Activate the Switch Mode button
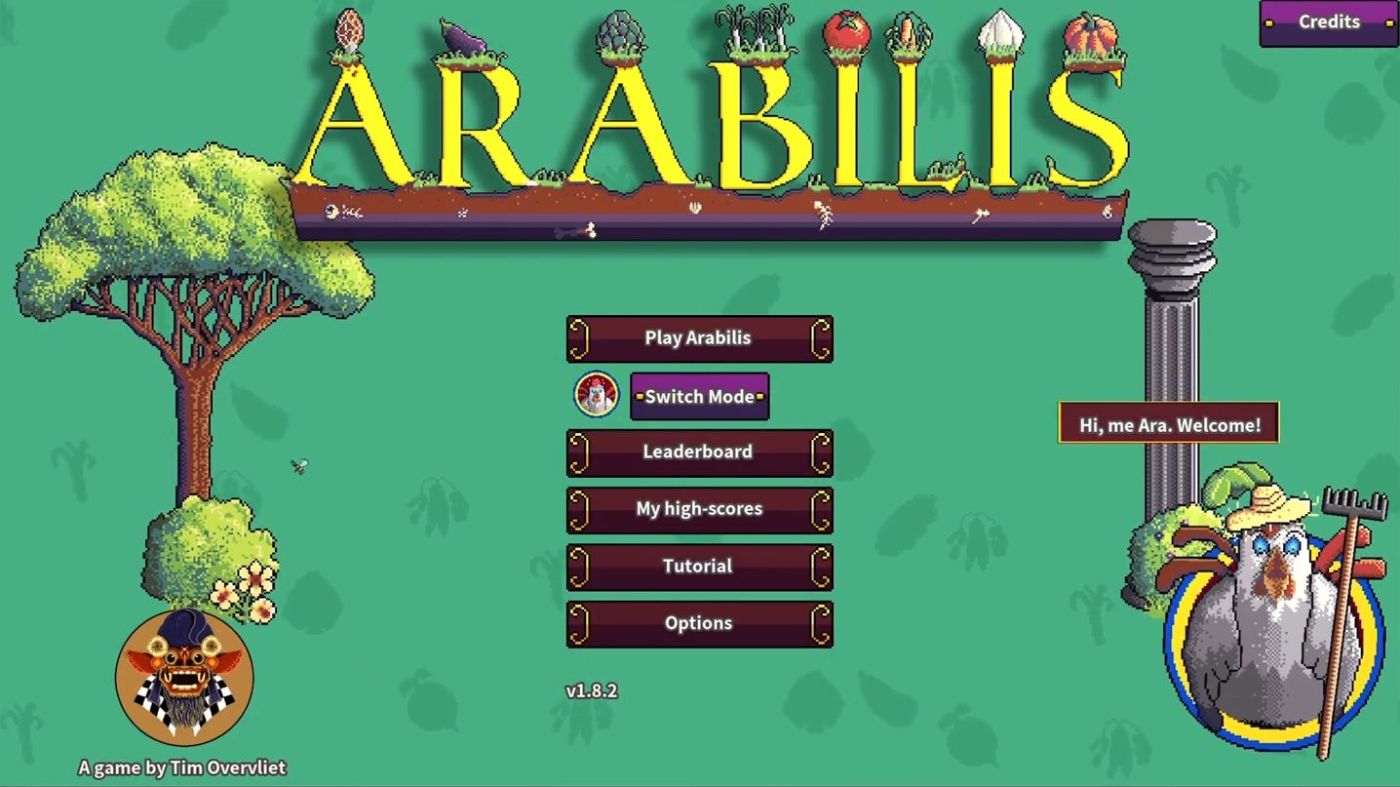The image size is (1400, 787). [x=699, y=396]
